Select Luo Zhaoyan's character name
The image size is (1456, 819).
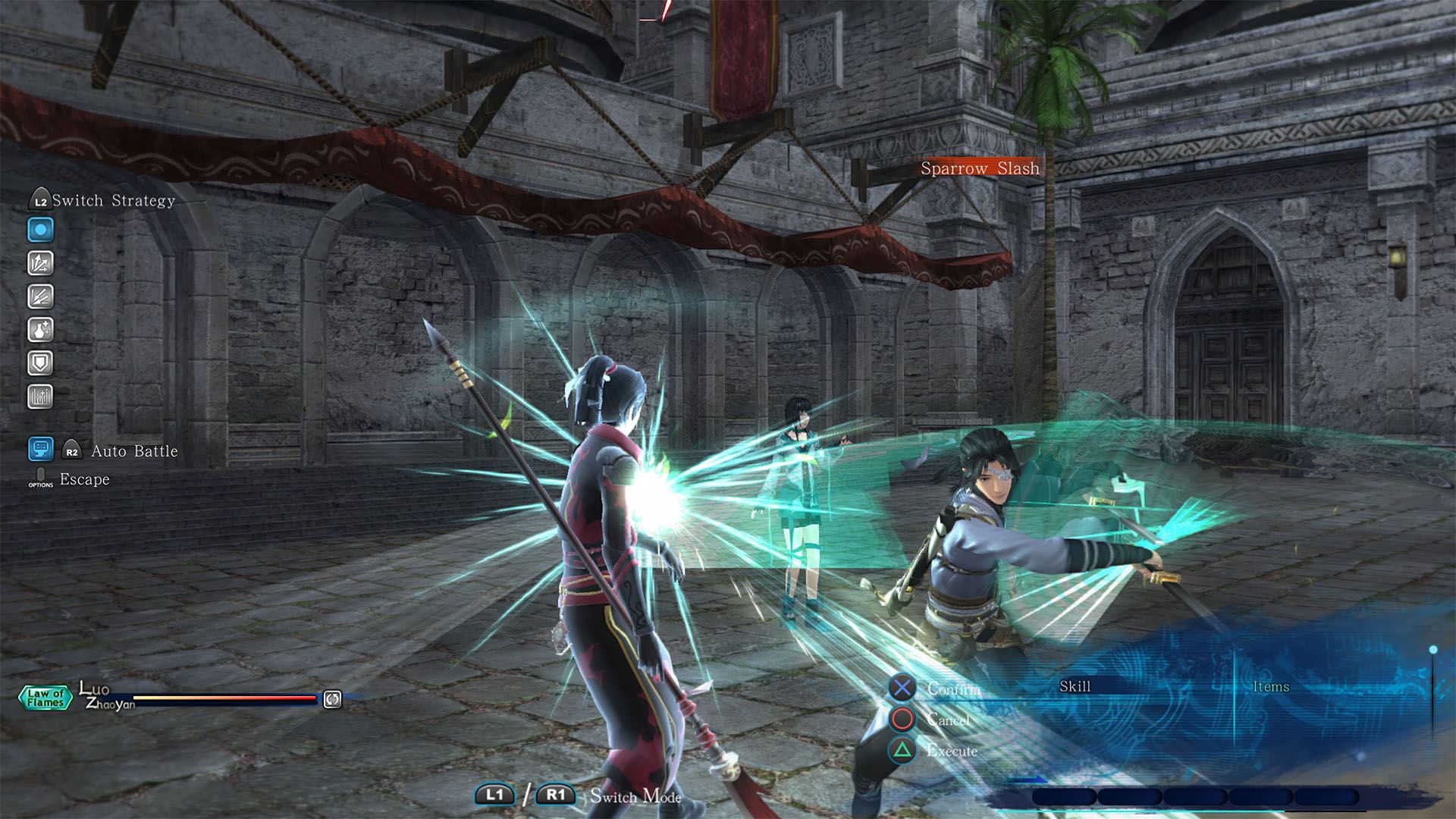tap(105, 696)
